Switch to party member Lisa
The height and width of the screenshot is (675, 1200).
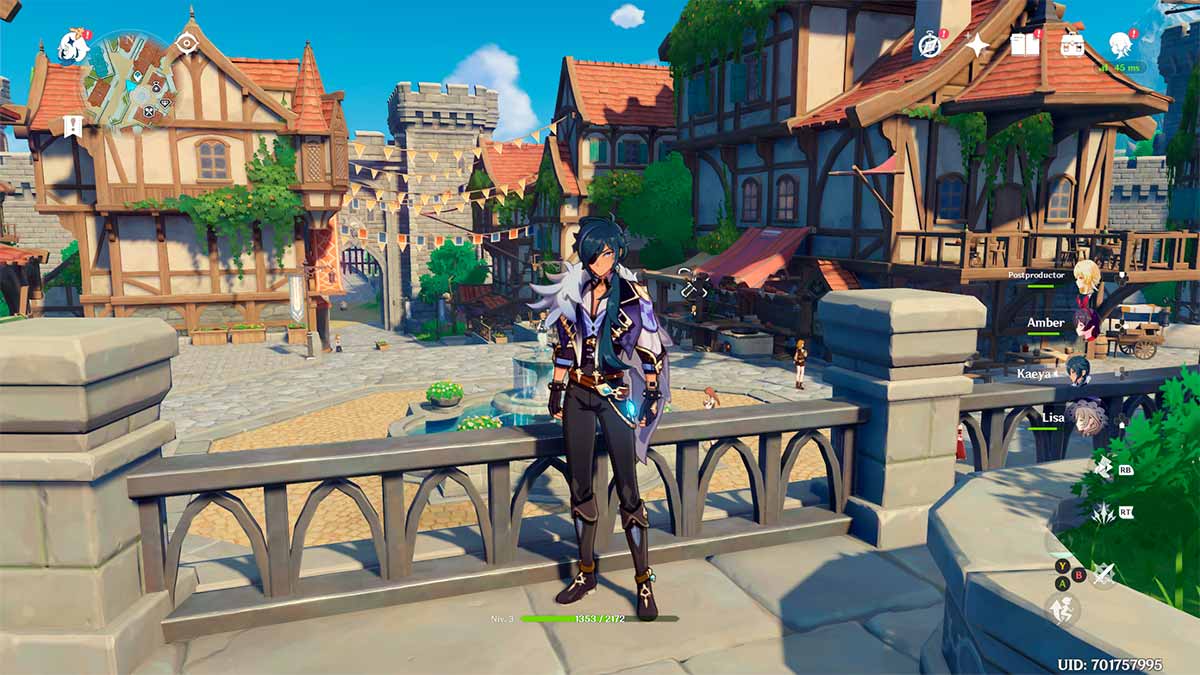pos(1086,417)
